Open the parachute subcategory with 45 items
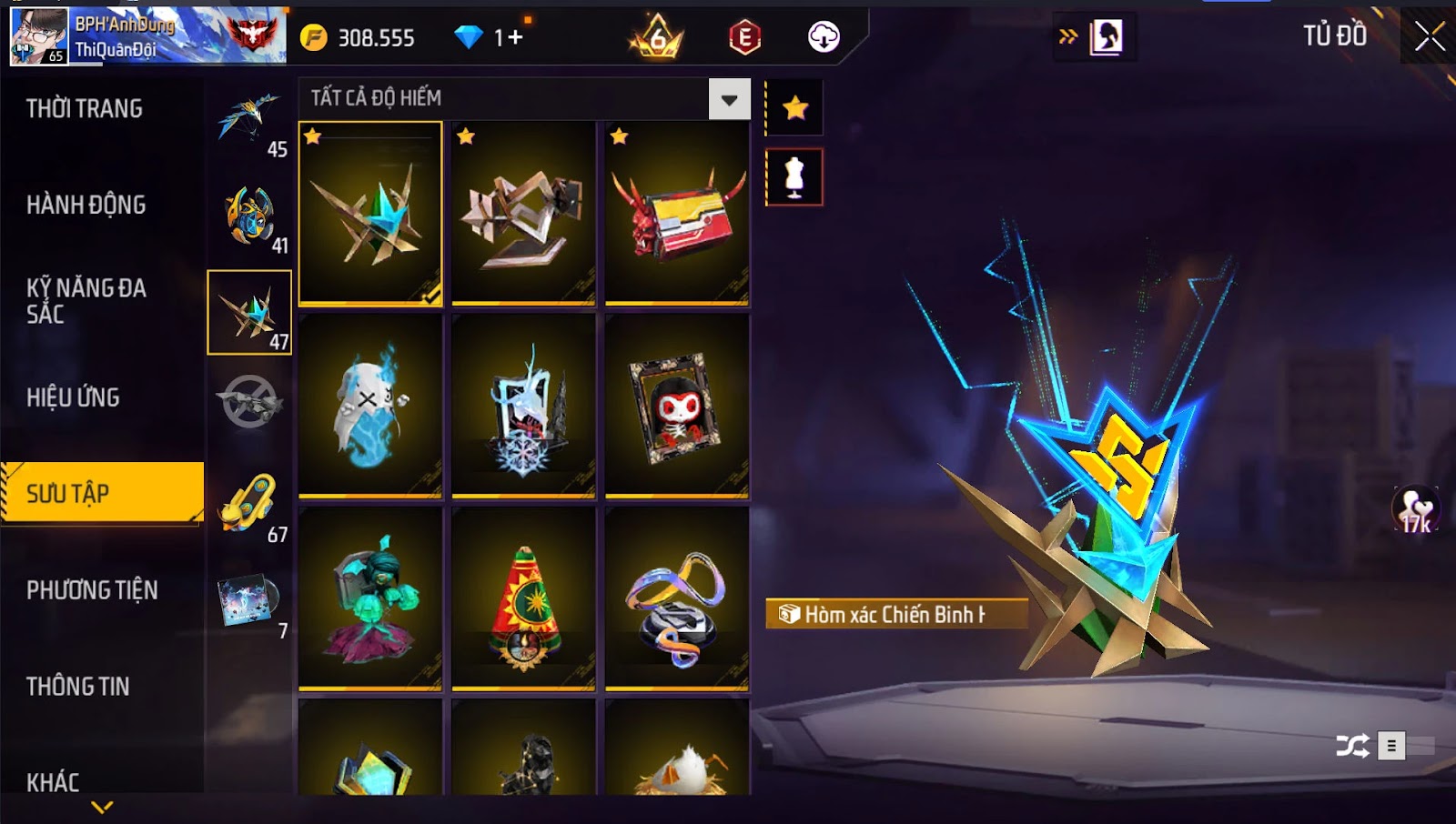This screenshot has height=824, width=1456. (x=250, y=121)
